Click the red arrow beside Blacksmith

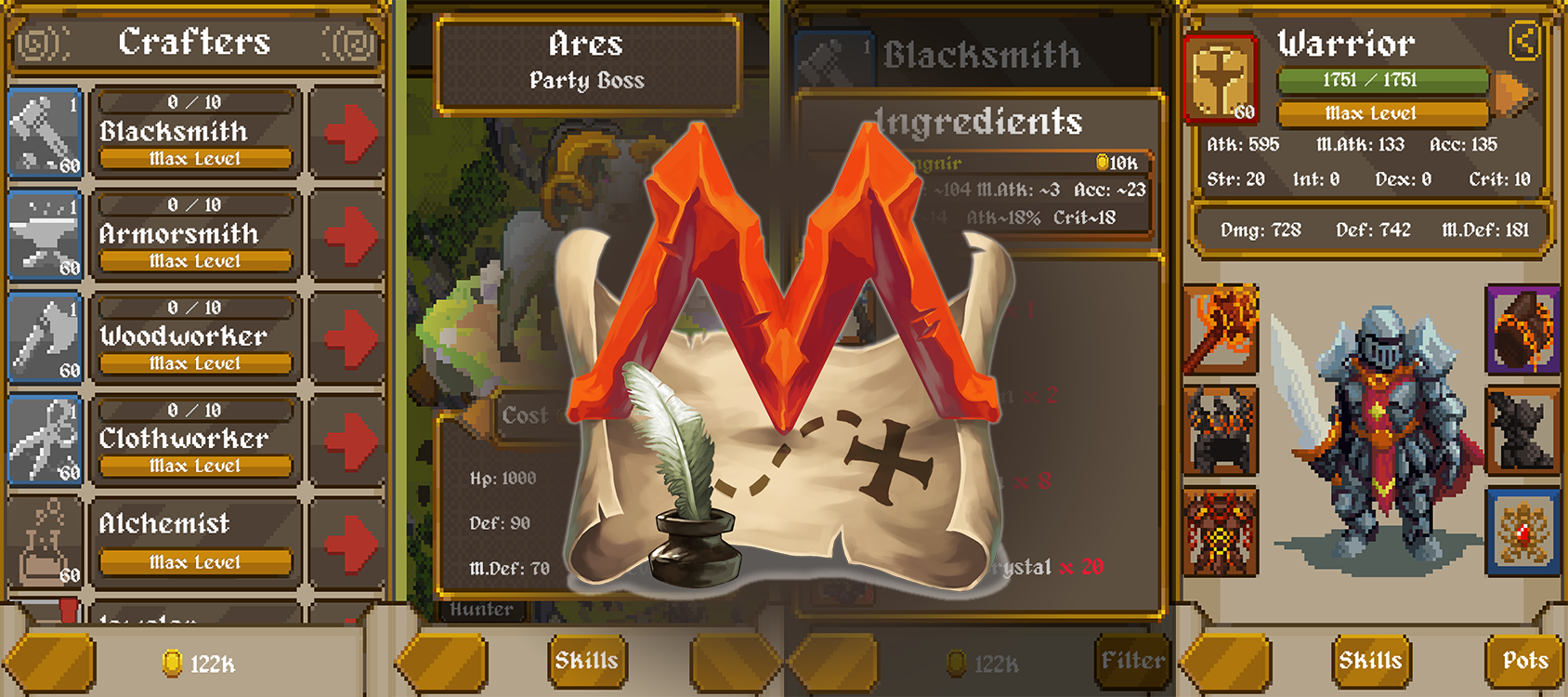pyautogui.click(x=350, y=133)
